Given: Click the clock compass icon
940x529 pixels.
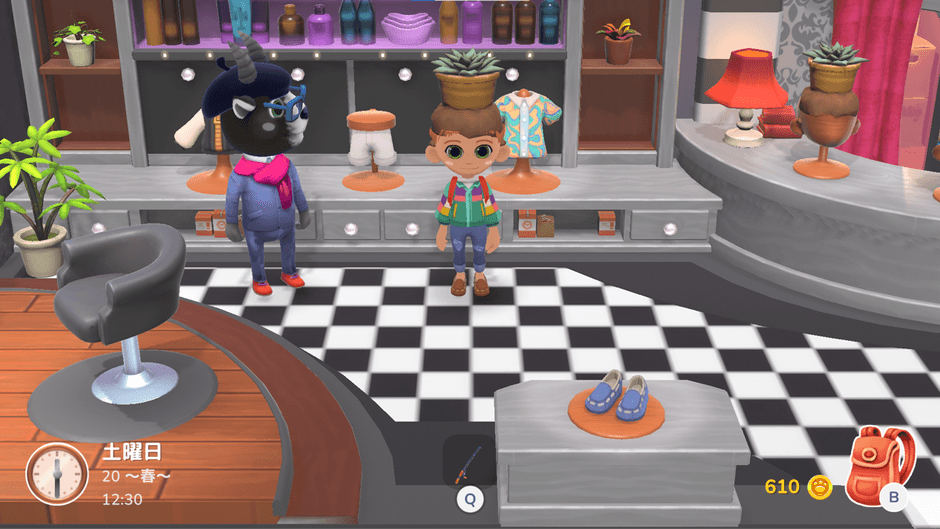Looking at the screenshot, I should coord(58,472).
